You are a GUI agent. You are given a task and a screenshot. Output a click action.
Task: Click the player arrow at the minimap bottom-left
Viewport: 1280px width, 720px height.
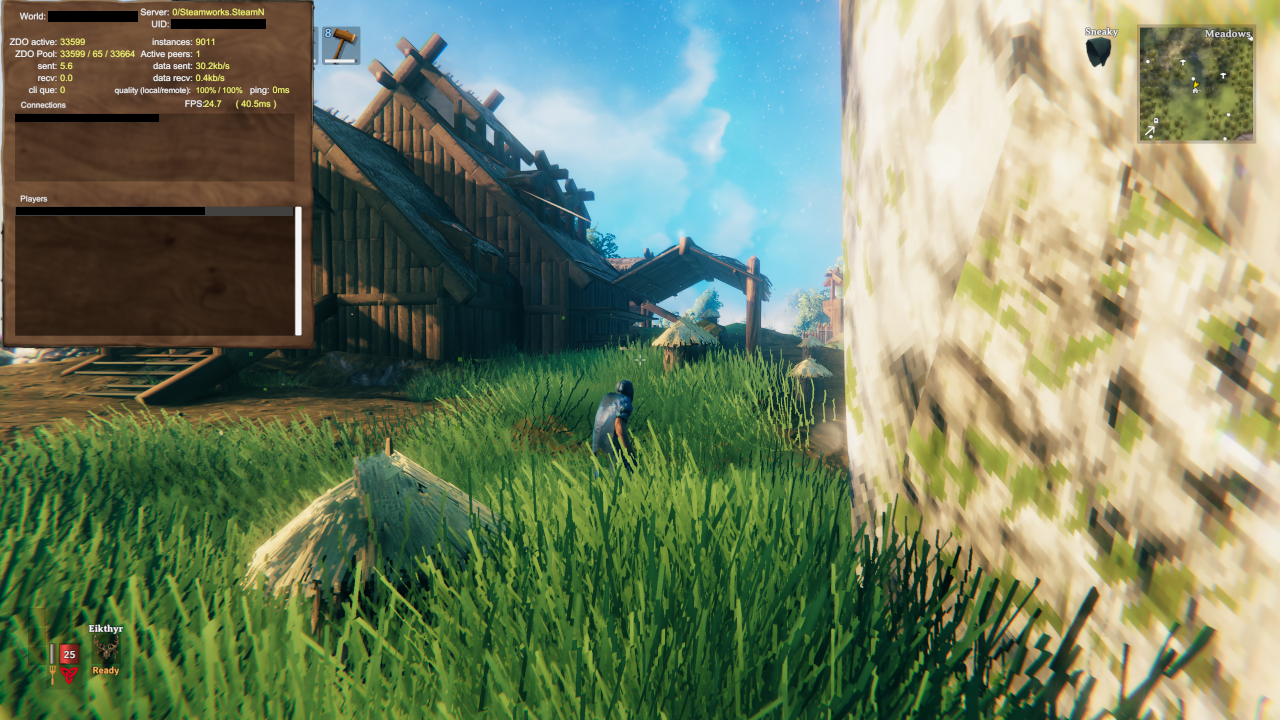point(1150,130)
